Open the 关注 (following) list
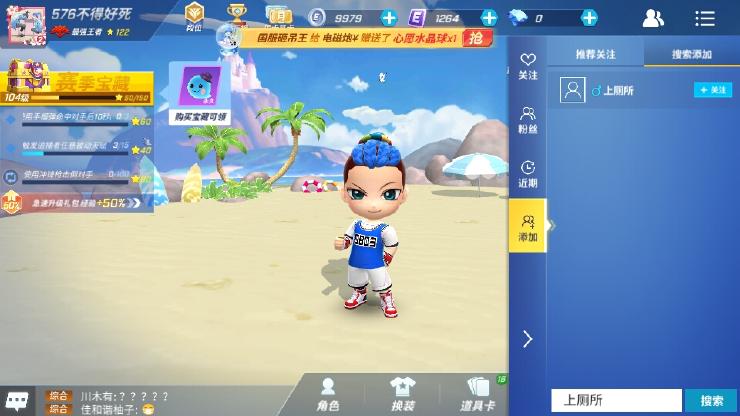740x416 pixels. coord(527,66)
